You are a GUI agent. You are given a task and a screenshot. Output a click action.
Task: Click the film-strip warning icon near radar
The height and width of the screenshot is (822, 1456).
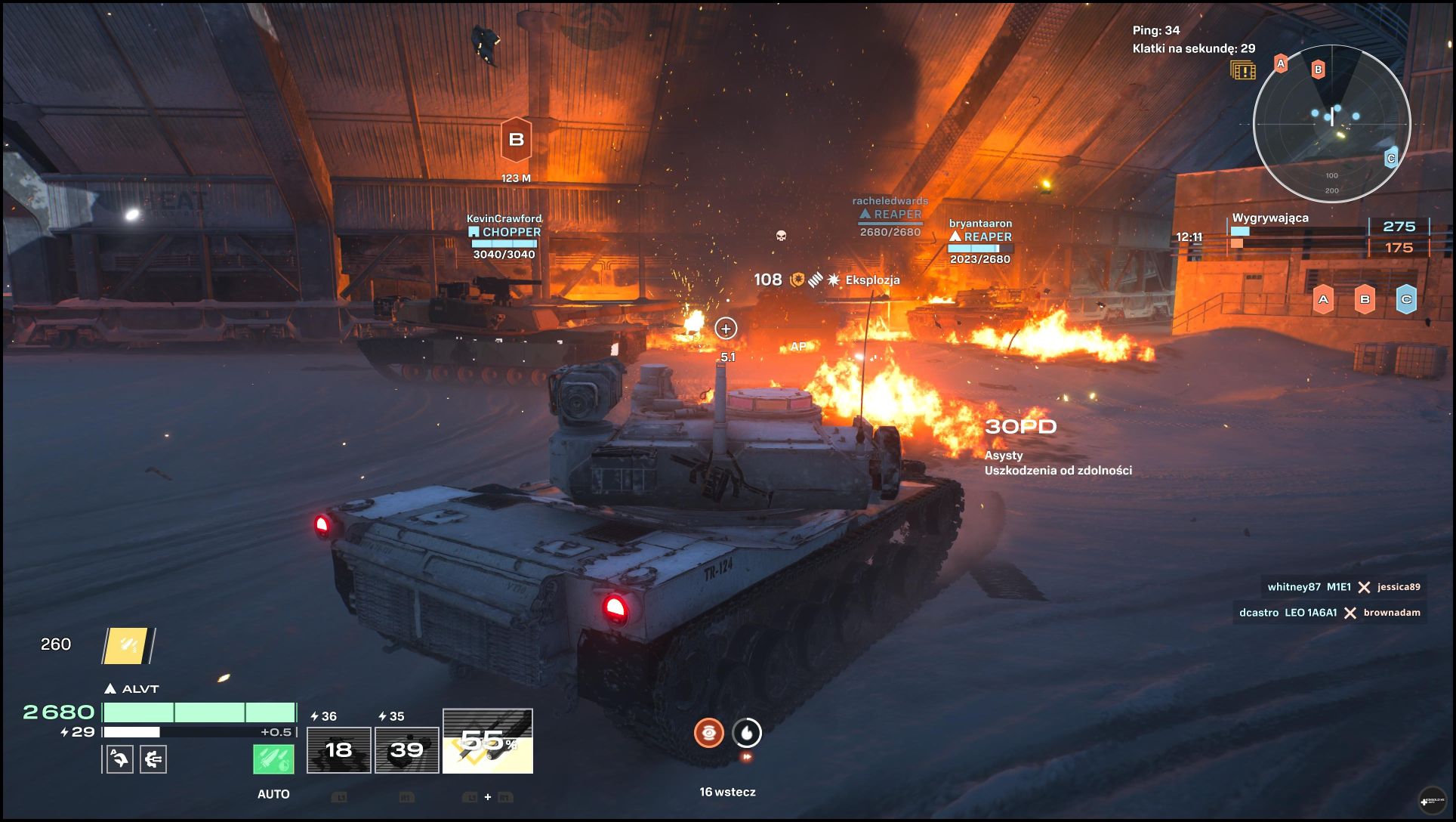[1242, 71]
